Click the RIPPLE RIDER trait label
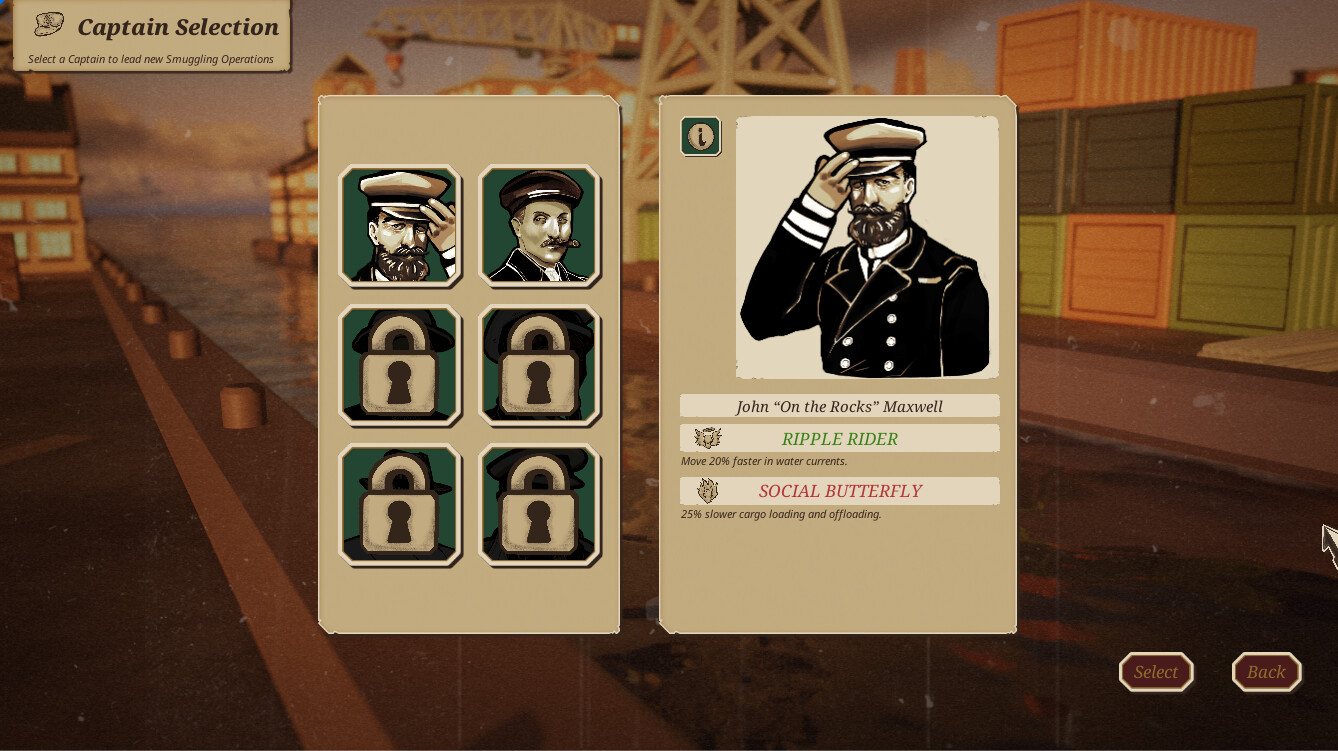This screenshot has width=1338, height=751. click(840, 439)
